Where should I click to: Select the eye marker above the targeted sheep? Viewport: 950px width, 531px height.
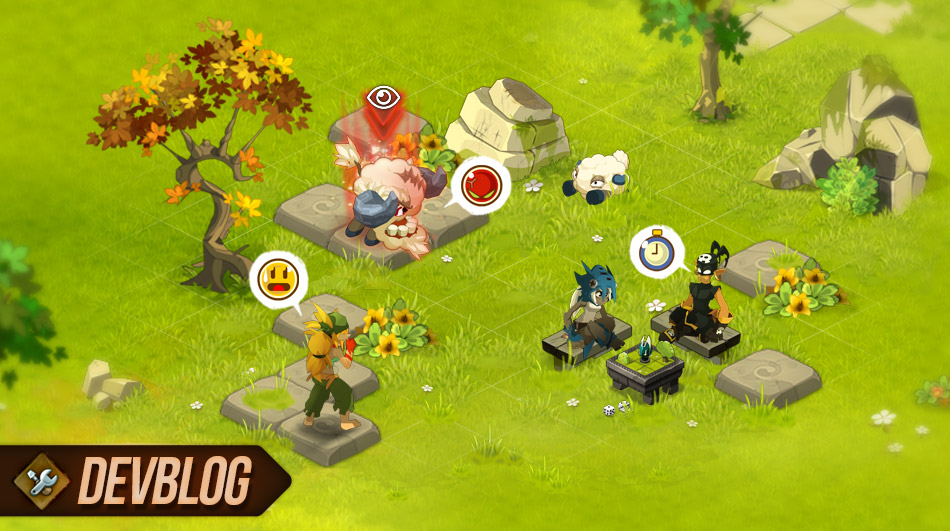[383, 97]
